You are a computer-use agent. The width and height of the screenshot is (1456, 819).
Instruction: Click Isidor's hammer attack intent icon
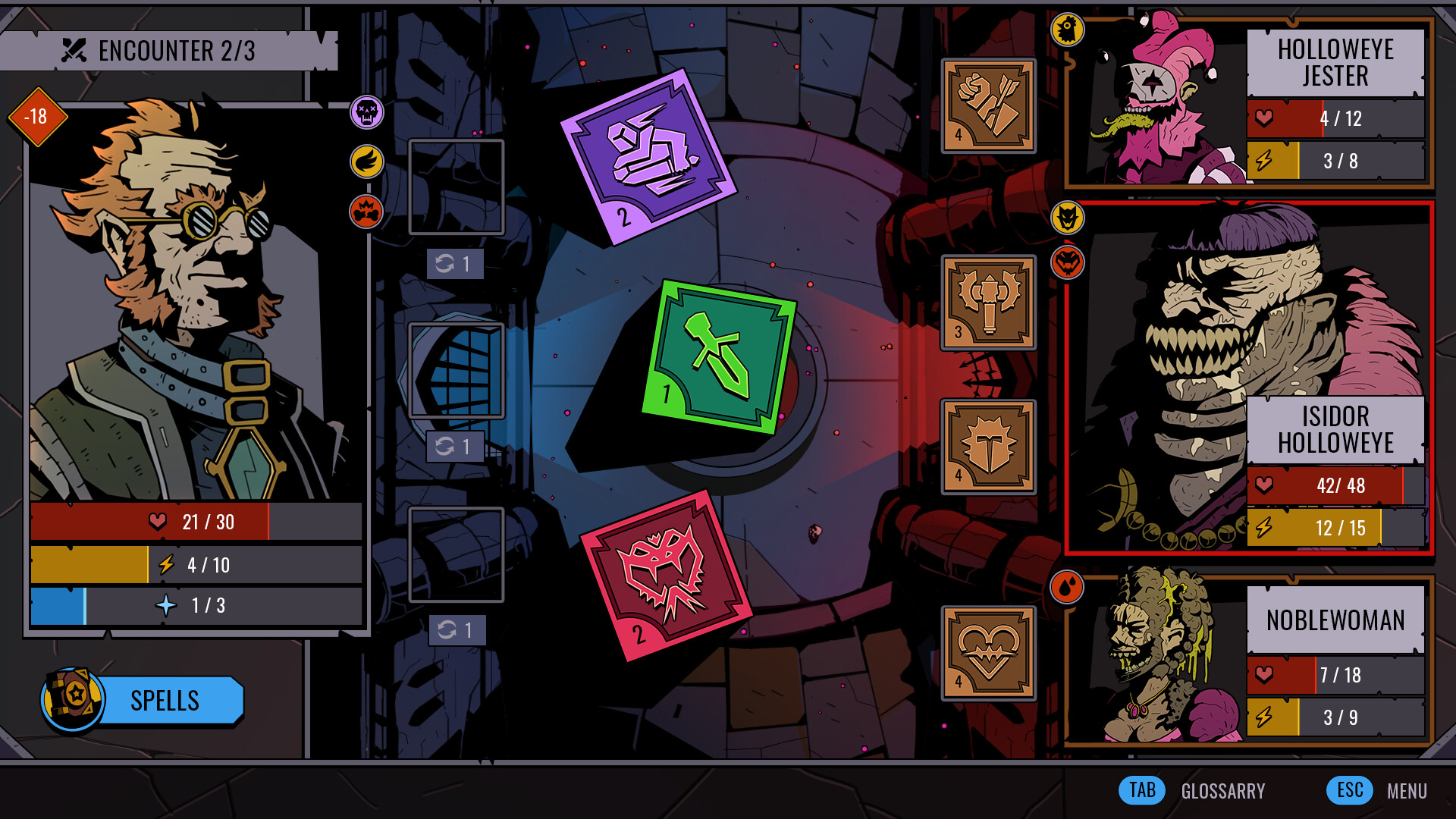987,302
